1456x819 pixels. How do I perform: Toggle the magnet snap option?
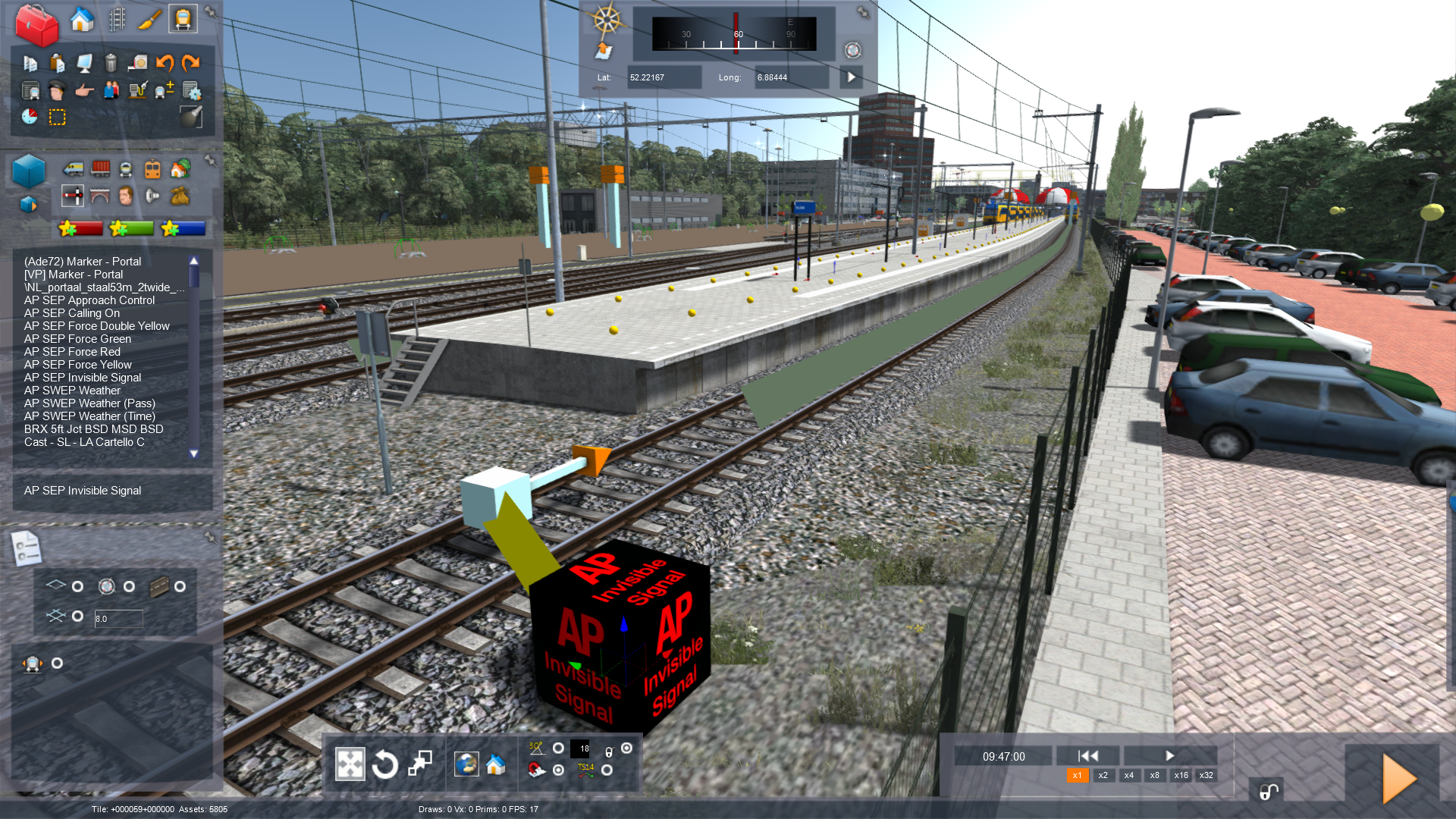click(536, 770)
